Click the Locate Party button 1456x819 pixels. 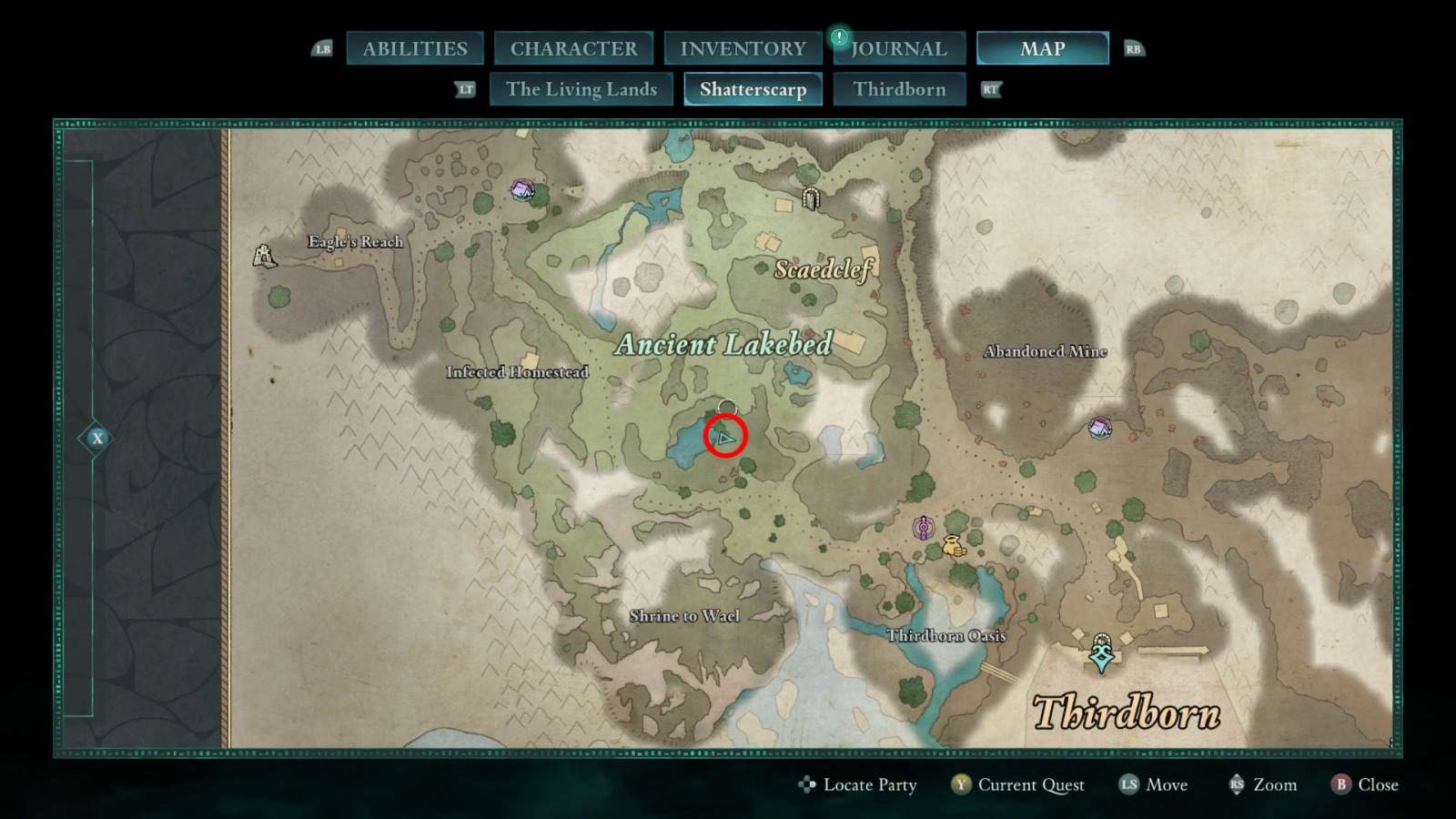tap(869, 784)
